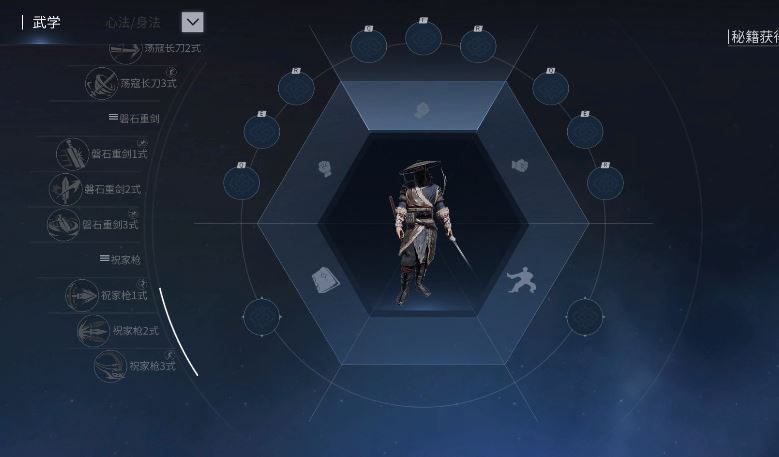
Task: Switch to the 武学 tab
Action: pos(46,22)
